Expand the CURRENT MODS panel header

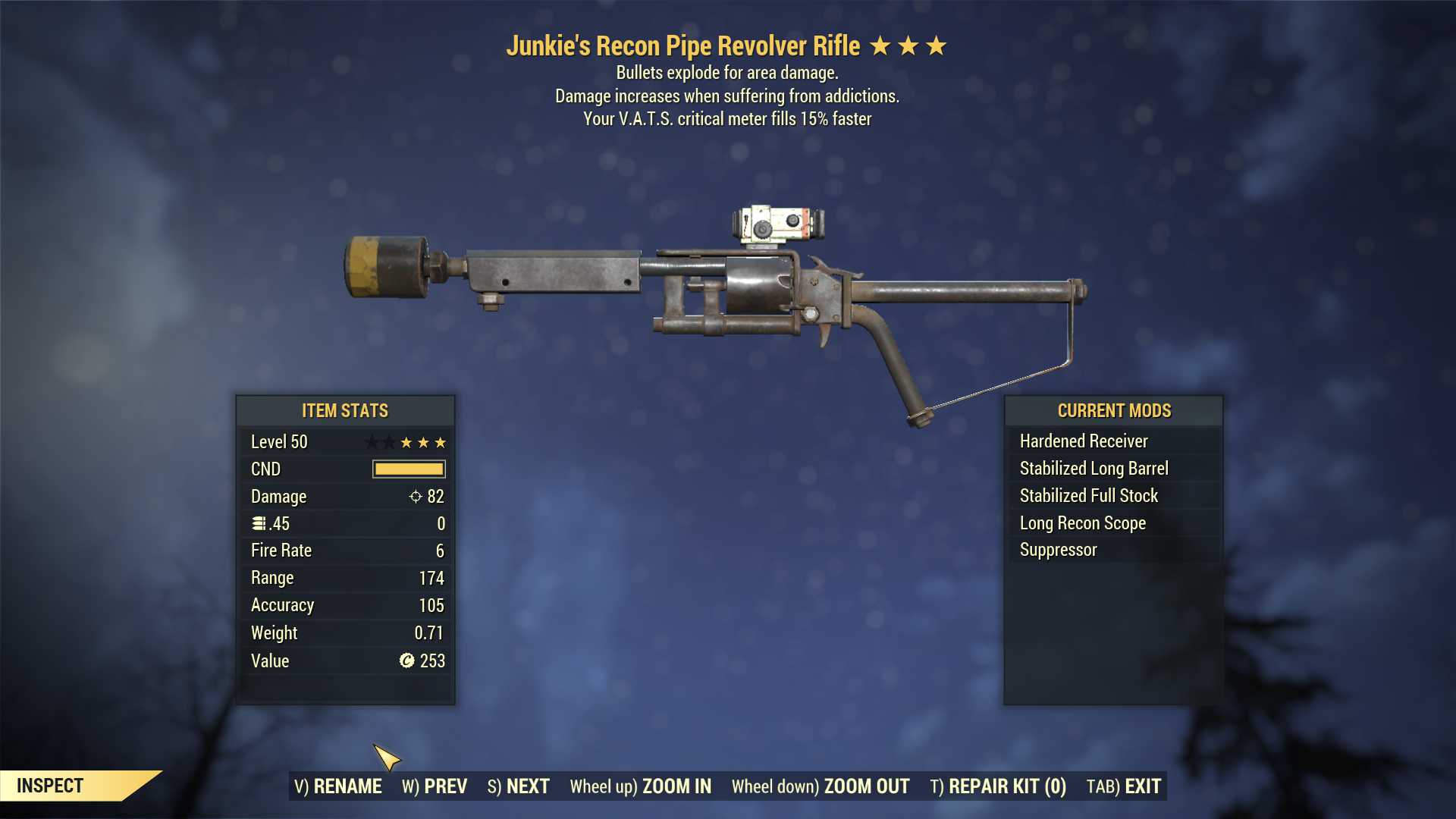click(x=1113, y=410)
